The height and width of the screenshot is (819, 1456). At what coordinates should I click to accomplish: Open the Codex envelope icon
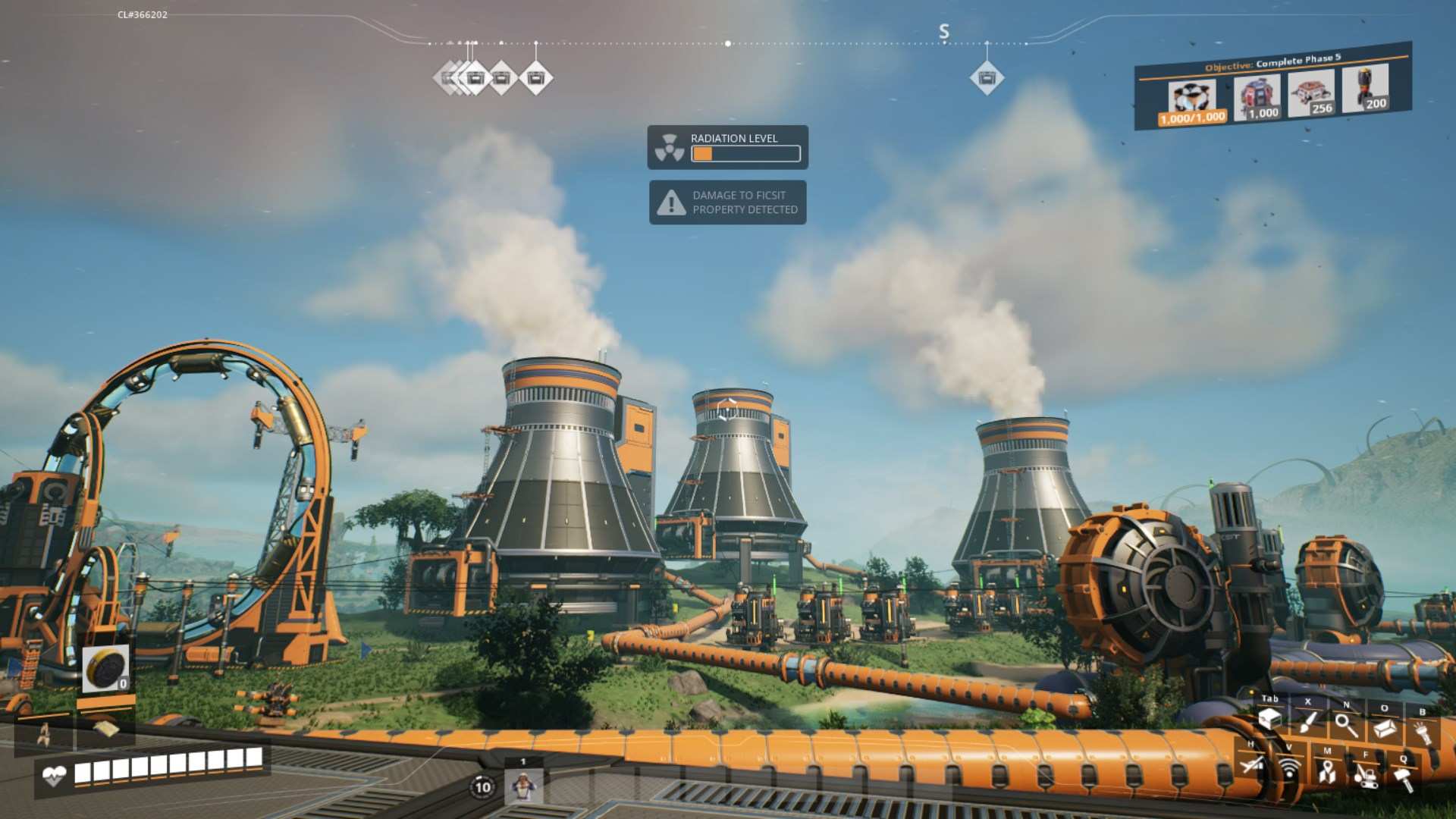coord(1385,726)
